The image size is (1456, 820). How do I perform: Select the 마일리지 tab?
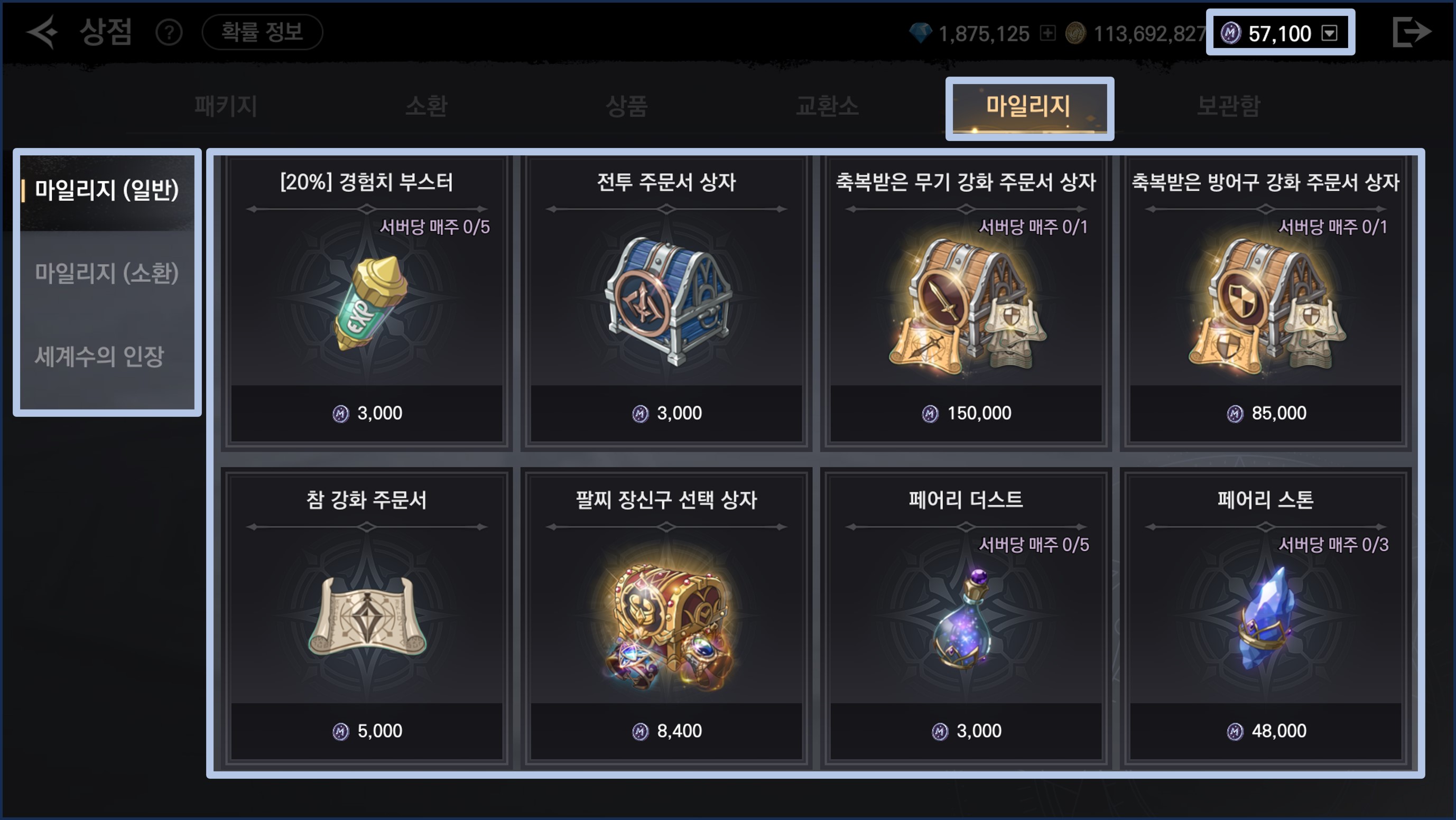click(x=1028, y=106)
